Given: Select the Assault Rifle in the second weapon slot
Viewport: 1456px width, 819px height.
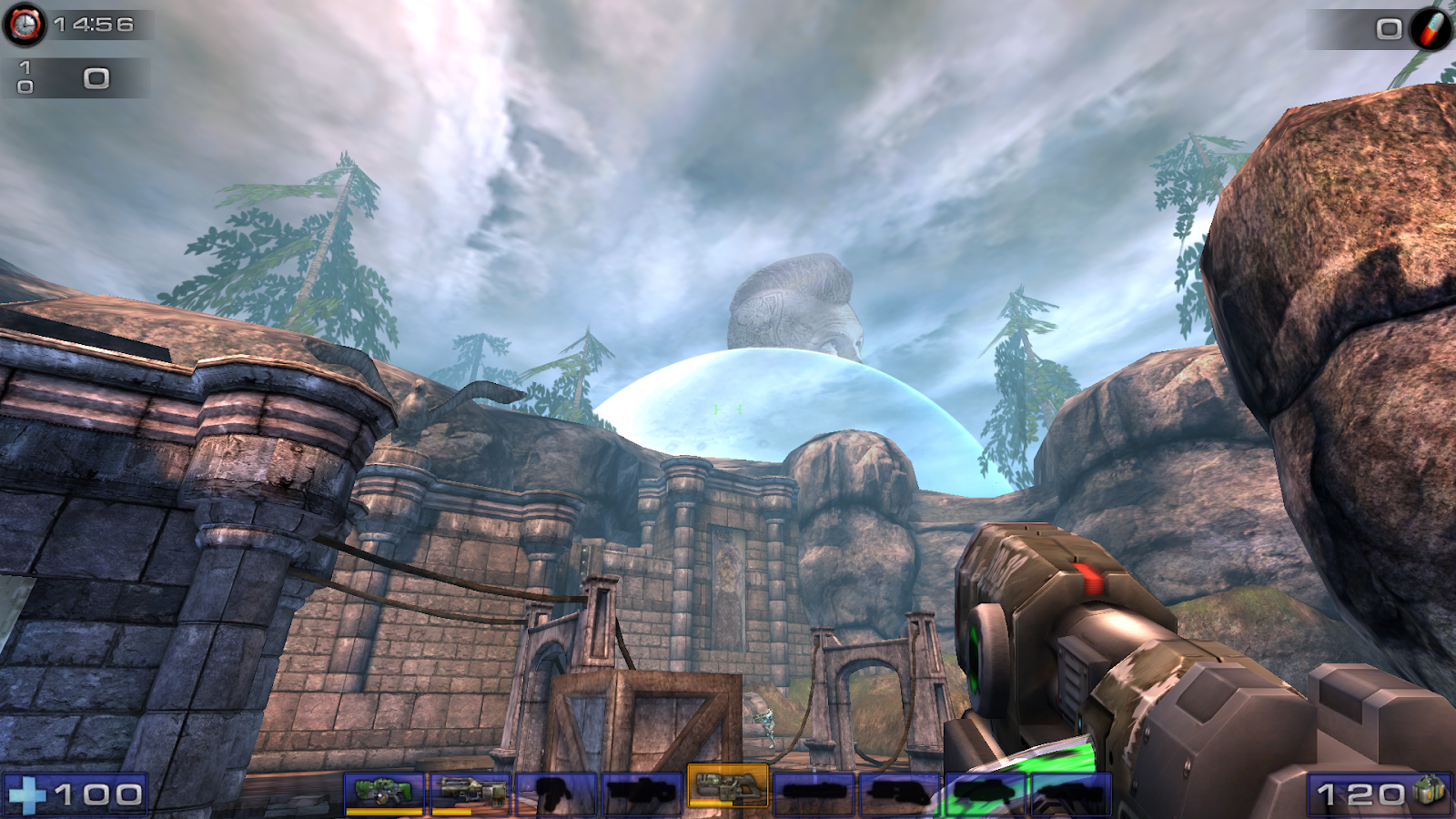Looking at the screenshot, I should (469, 790).
